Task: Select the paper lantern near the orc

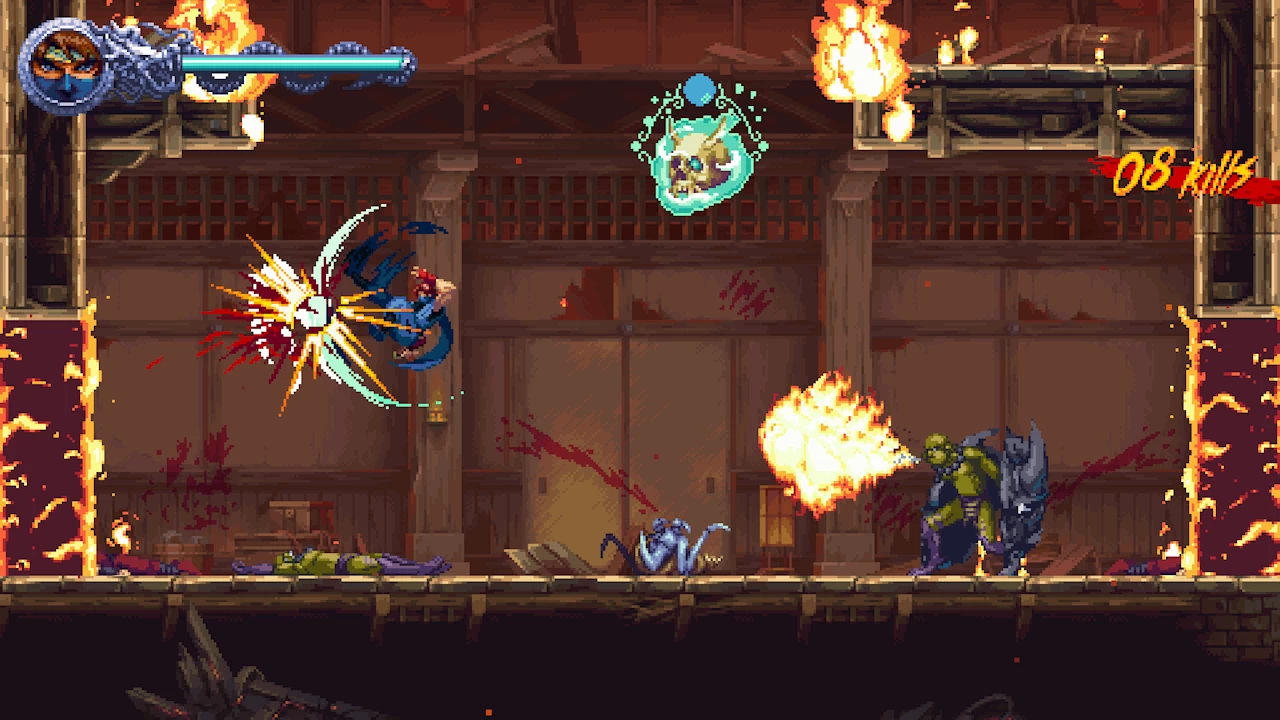Action: [776, 515]
